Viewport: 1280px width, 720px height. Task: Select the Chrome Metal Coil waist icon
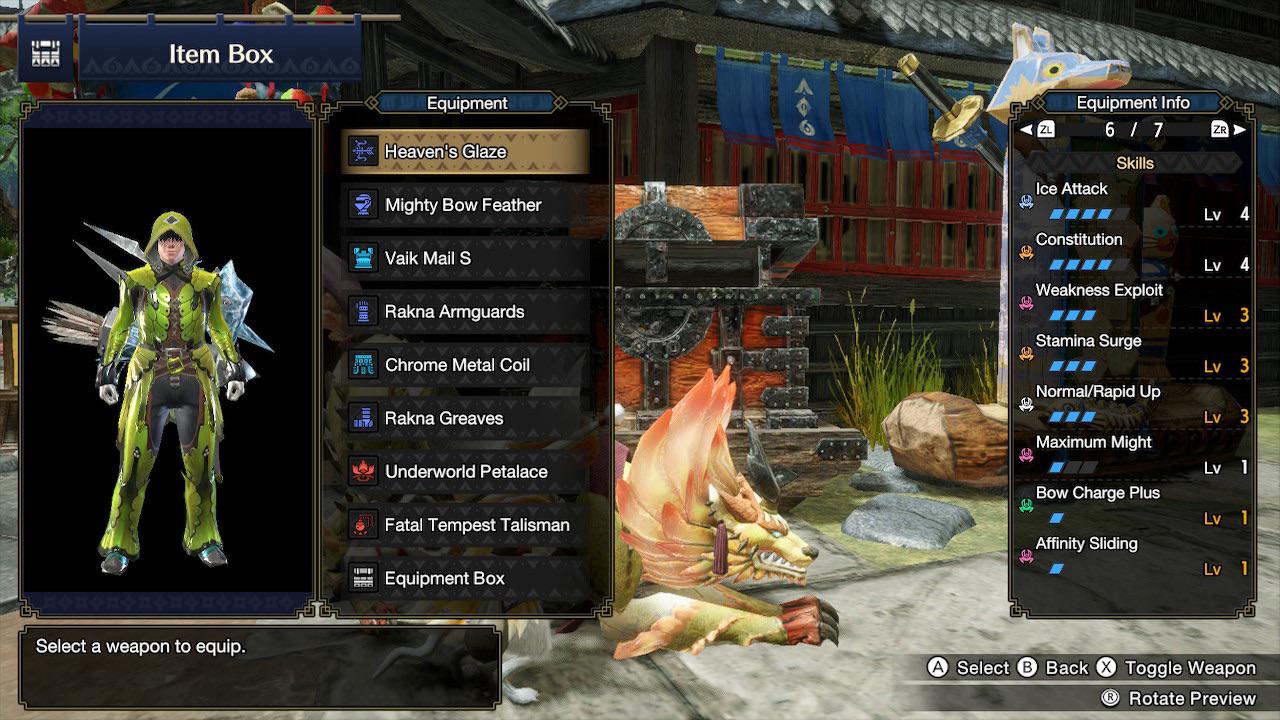pos(364,364)
